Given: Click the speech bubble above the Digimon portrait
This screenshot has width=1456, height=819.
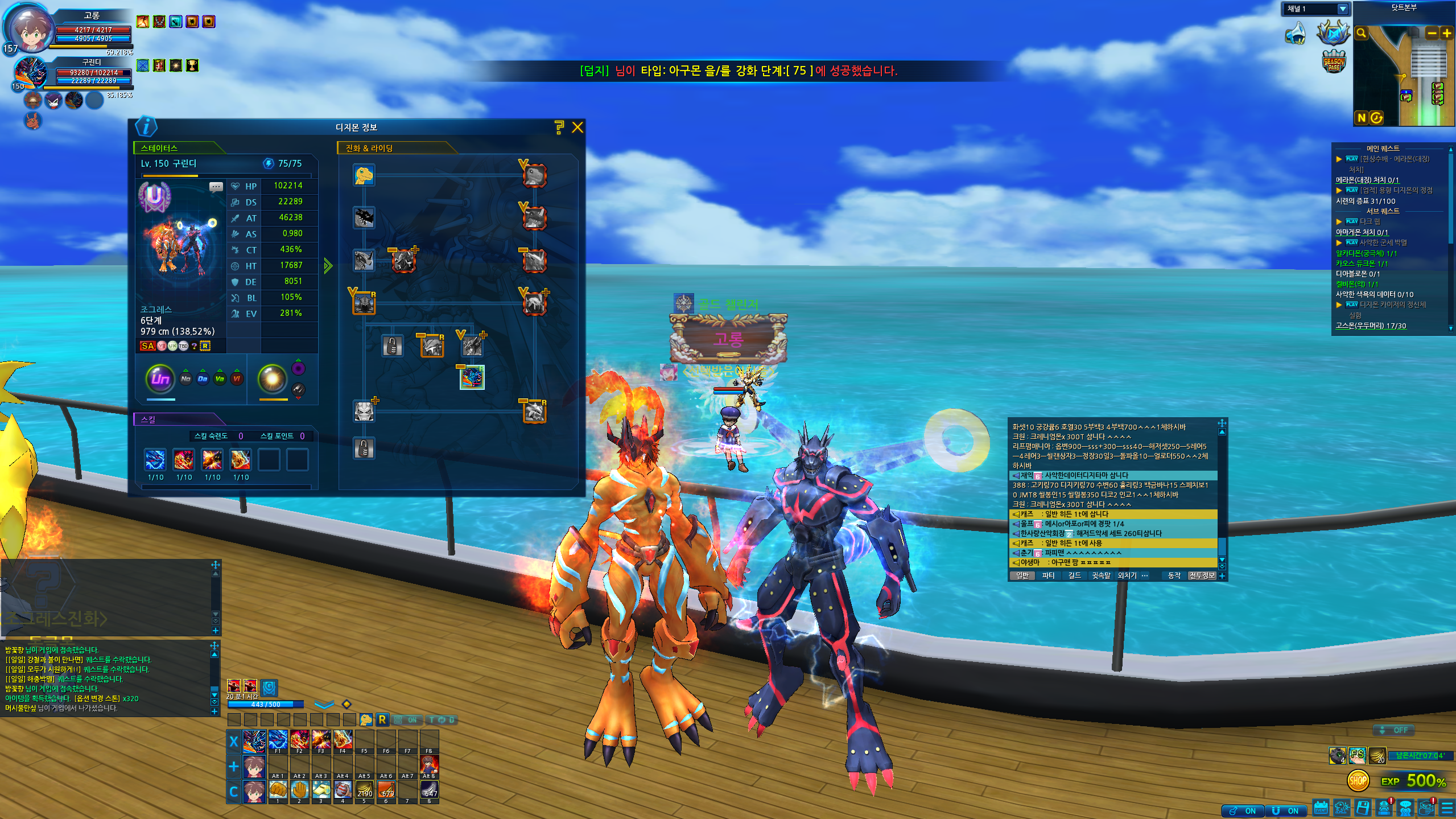Looking at the screenshot, I should point(216,187).
